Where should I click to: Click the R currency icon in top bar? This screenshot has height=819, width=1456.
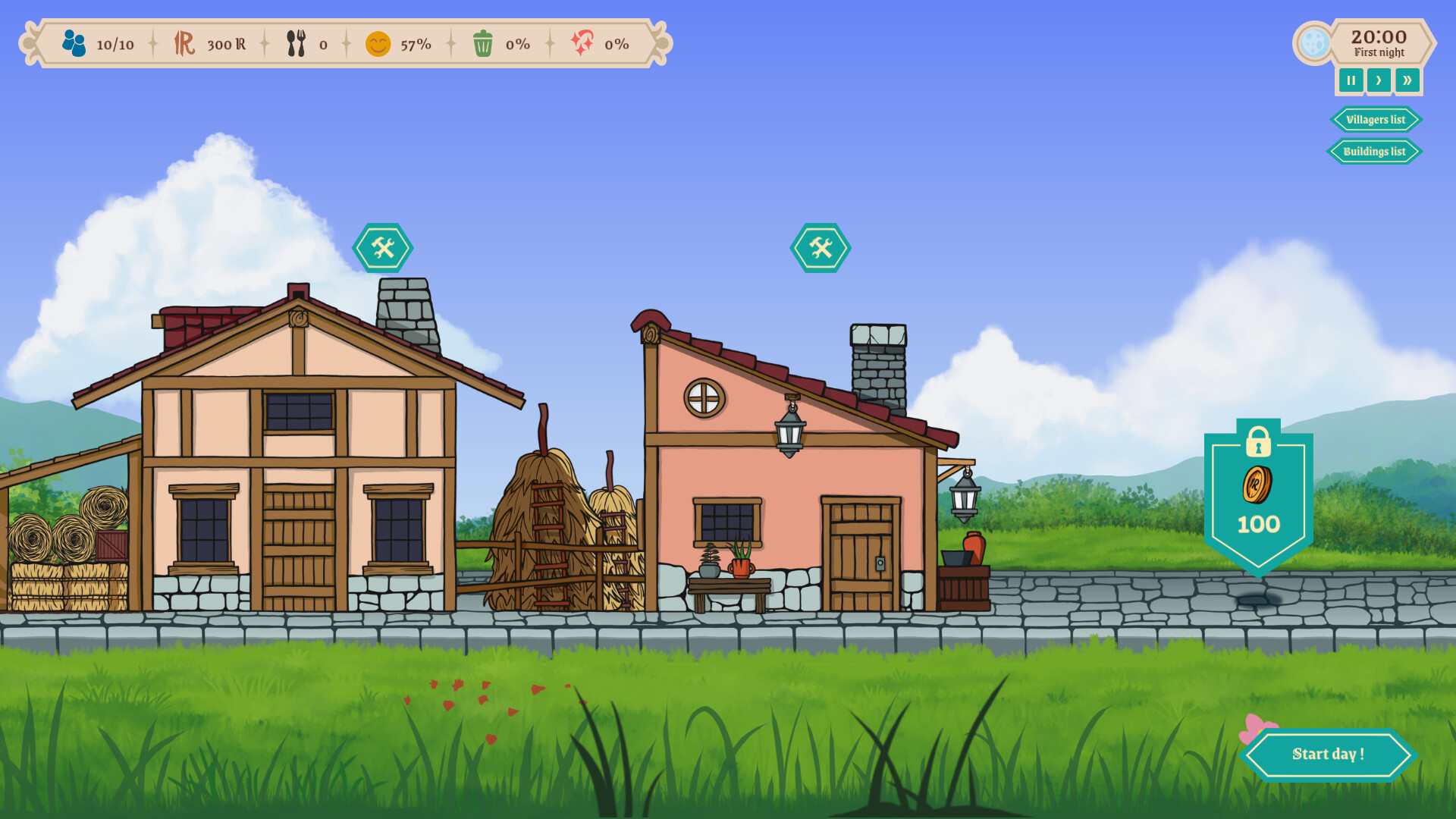coord(184,44)
